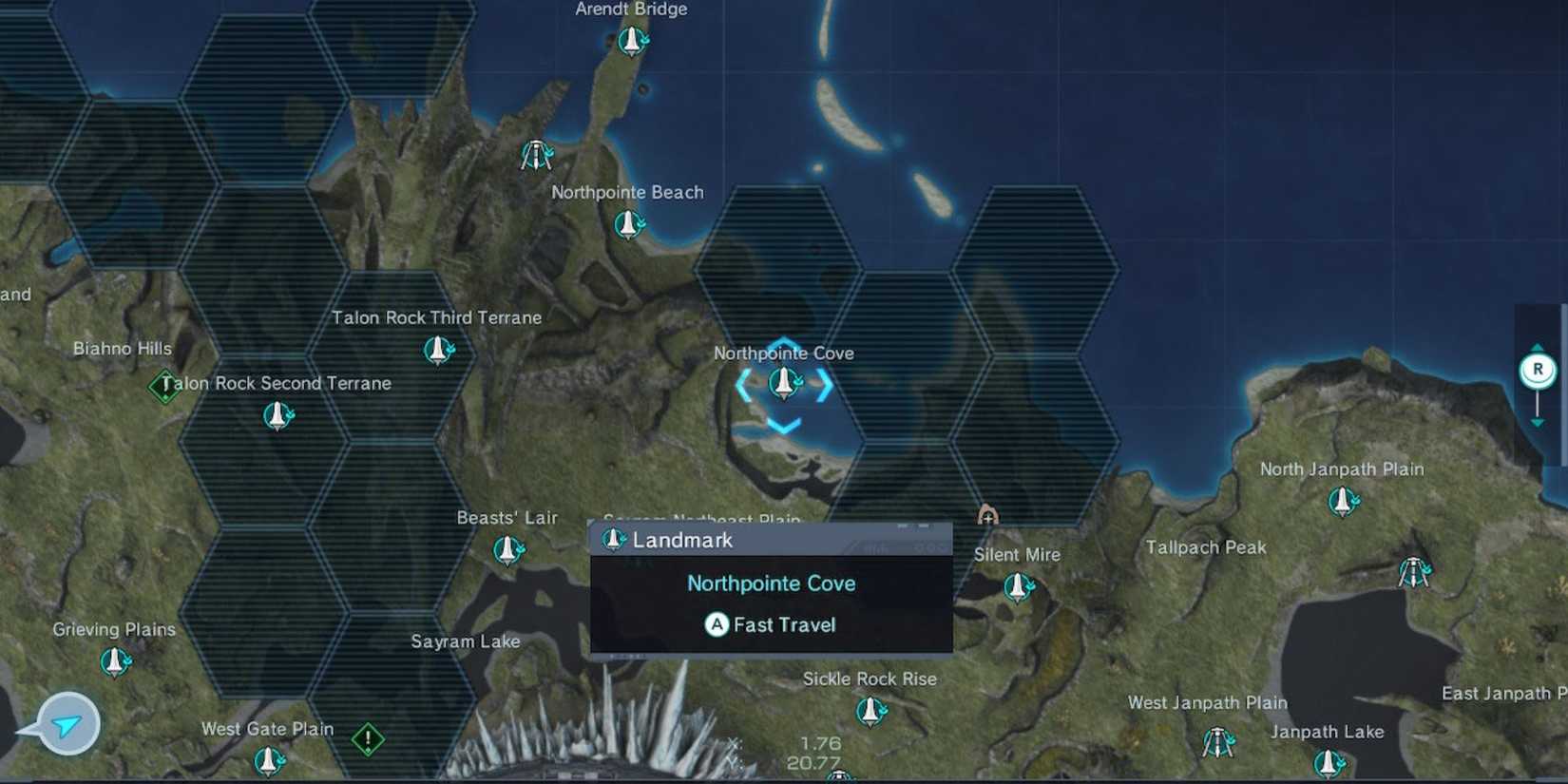This screenshot has width=1568, height=784.
Task: Click the Talon Rock Second Terrane landmark icon
Action: [276, 415]
